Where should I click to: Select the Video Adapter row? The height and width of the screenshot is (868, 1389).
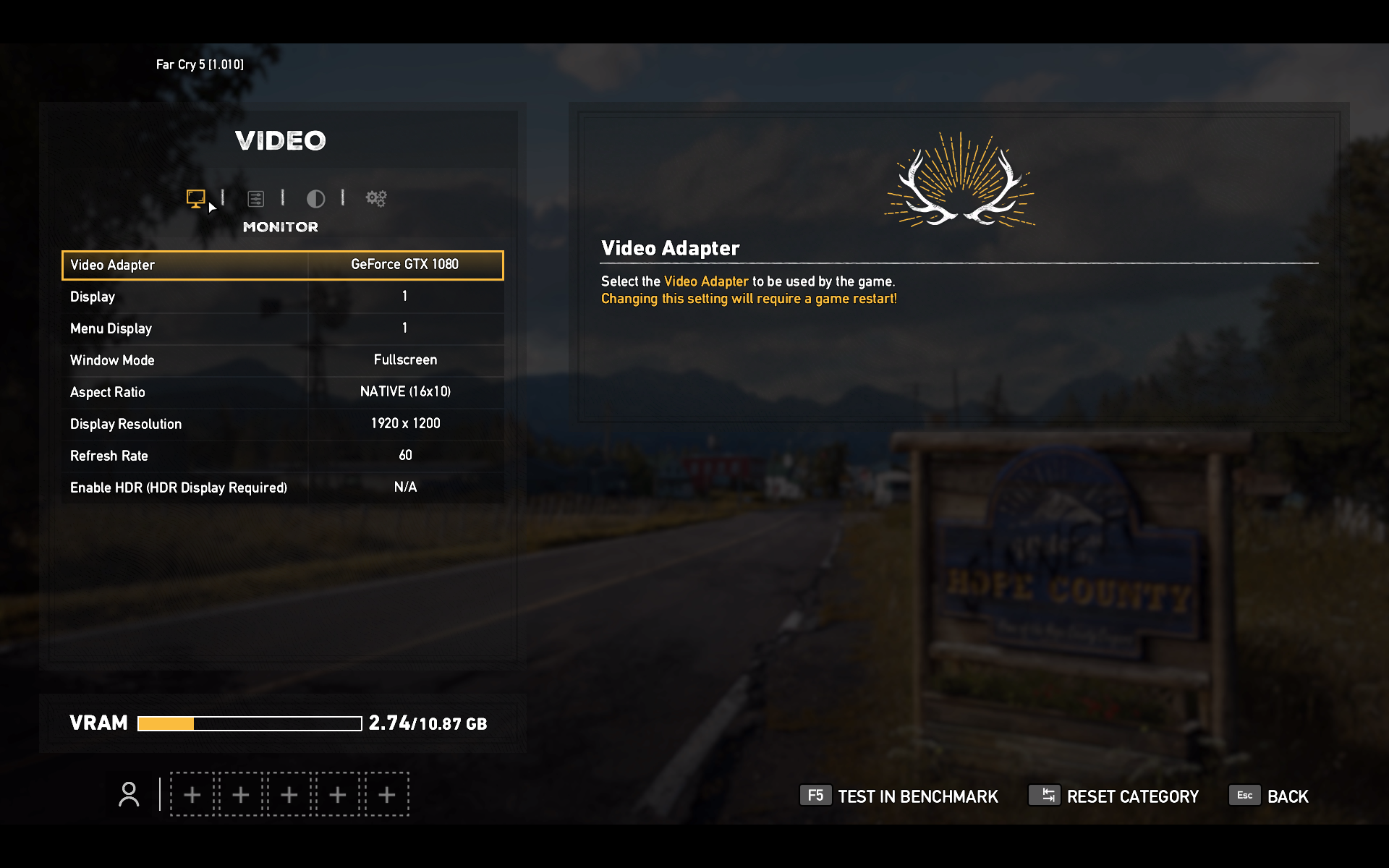tap(282, 265)
